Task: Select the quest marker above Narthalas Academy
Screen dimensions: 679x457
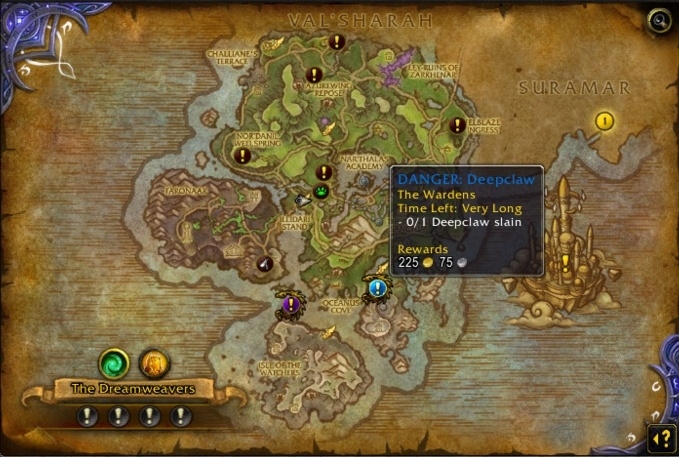Action: tap(324, 172)
